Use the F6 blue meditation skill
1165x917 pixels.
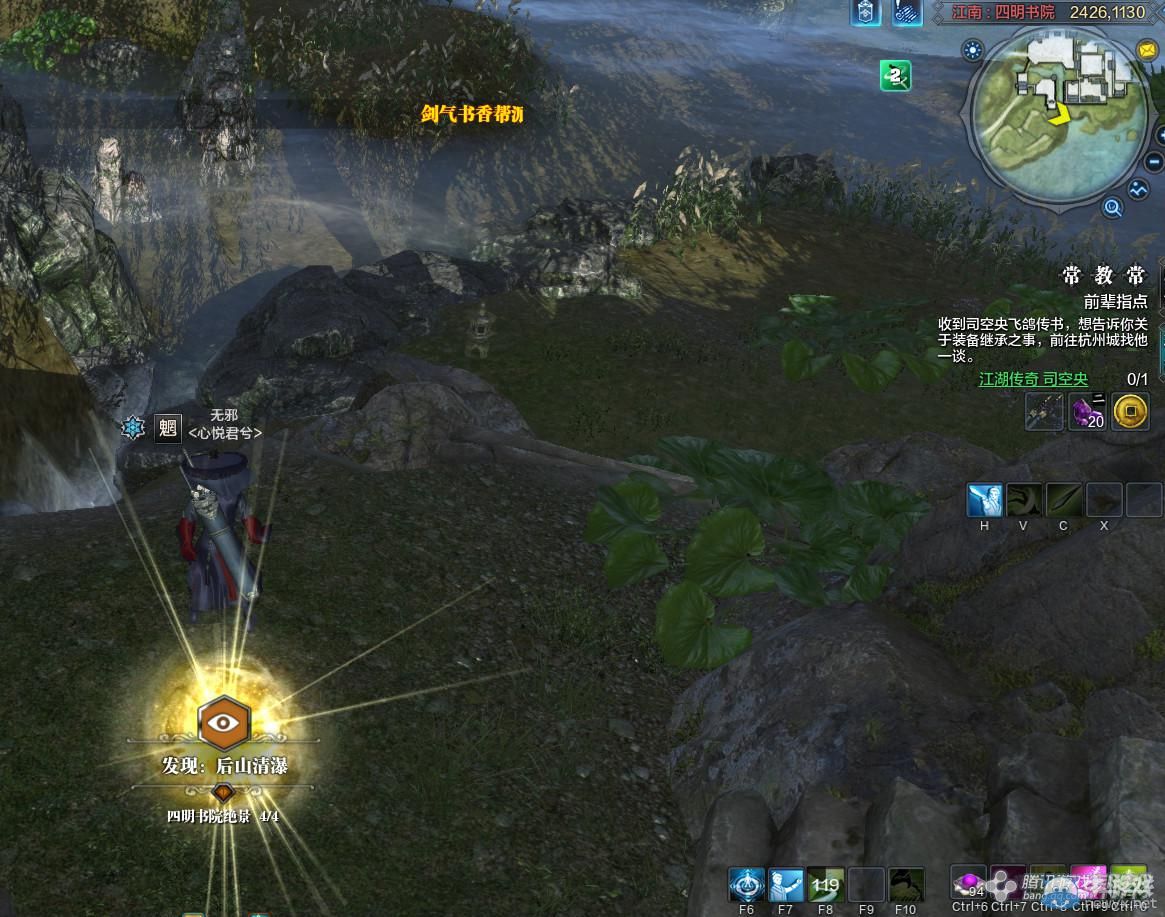(746, 884)
